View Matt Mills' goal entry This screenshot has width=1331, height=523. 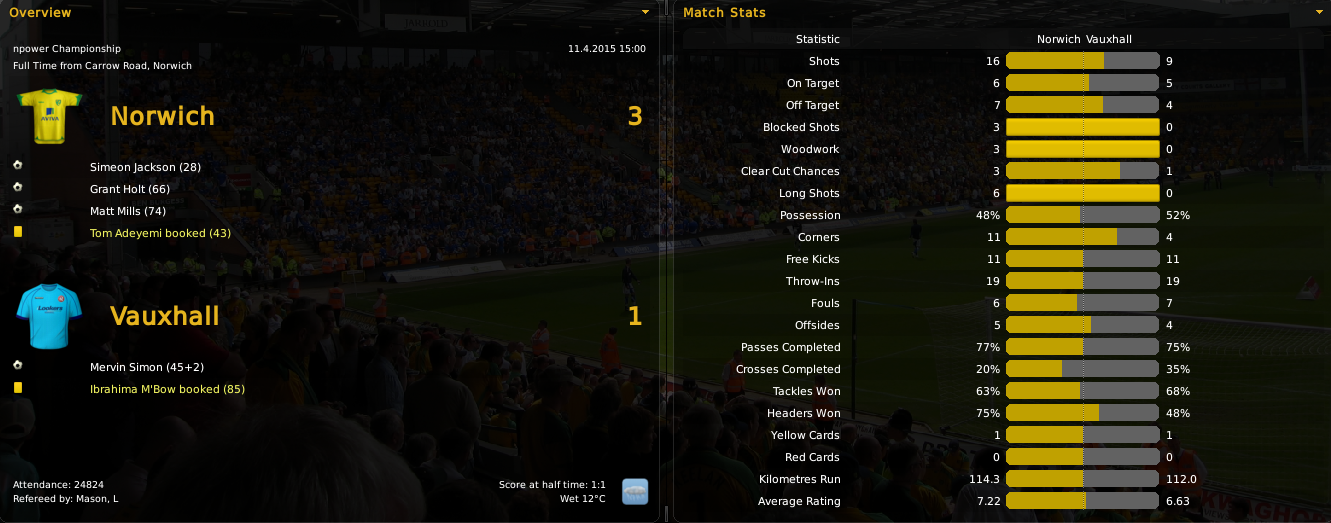pos(128,211)
